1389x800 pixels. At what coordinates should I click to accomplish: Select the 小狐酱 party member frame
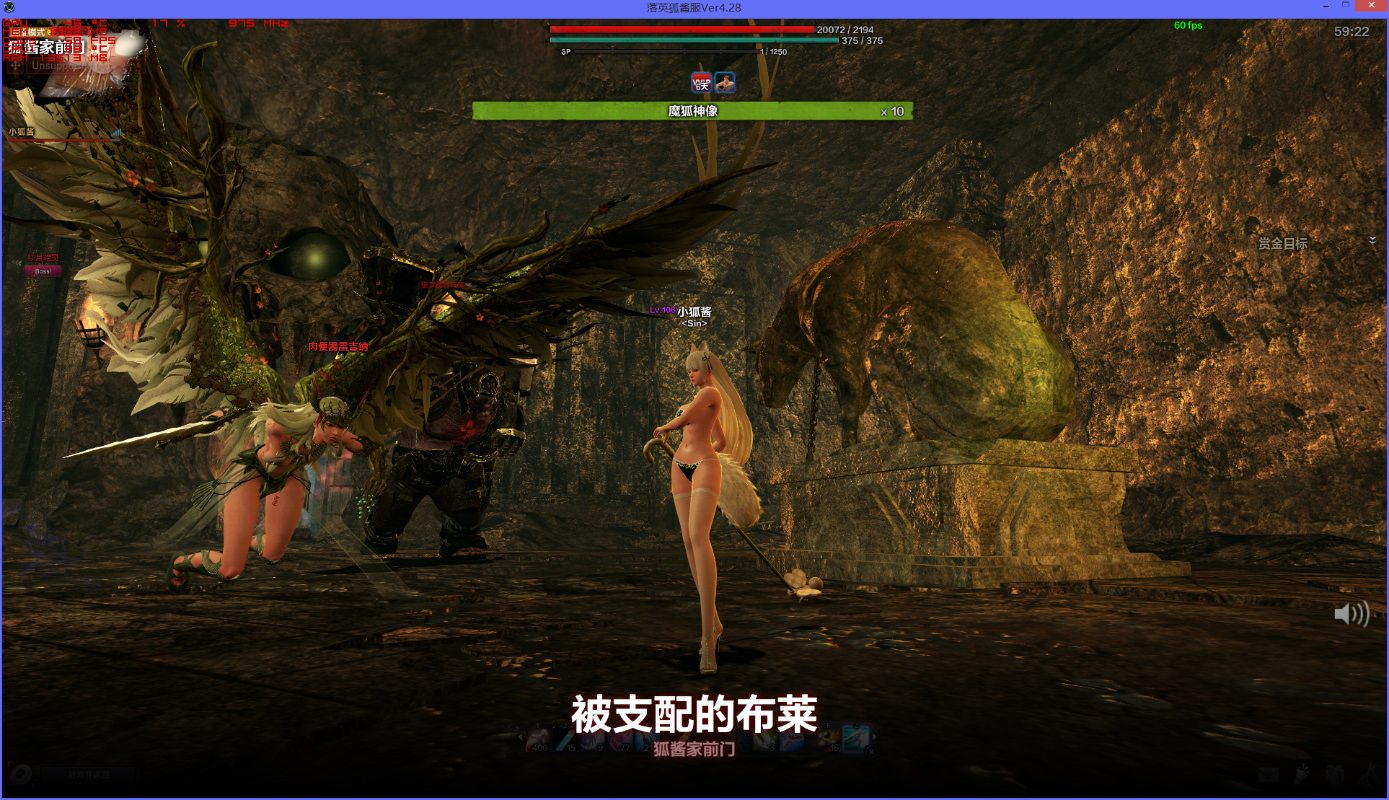tap(62, 134)
